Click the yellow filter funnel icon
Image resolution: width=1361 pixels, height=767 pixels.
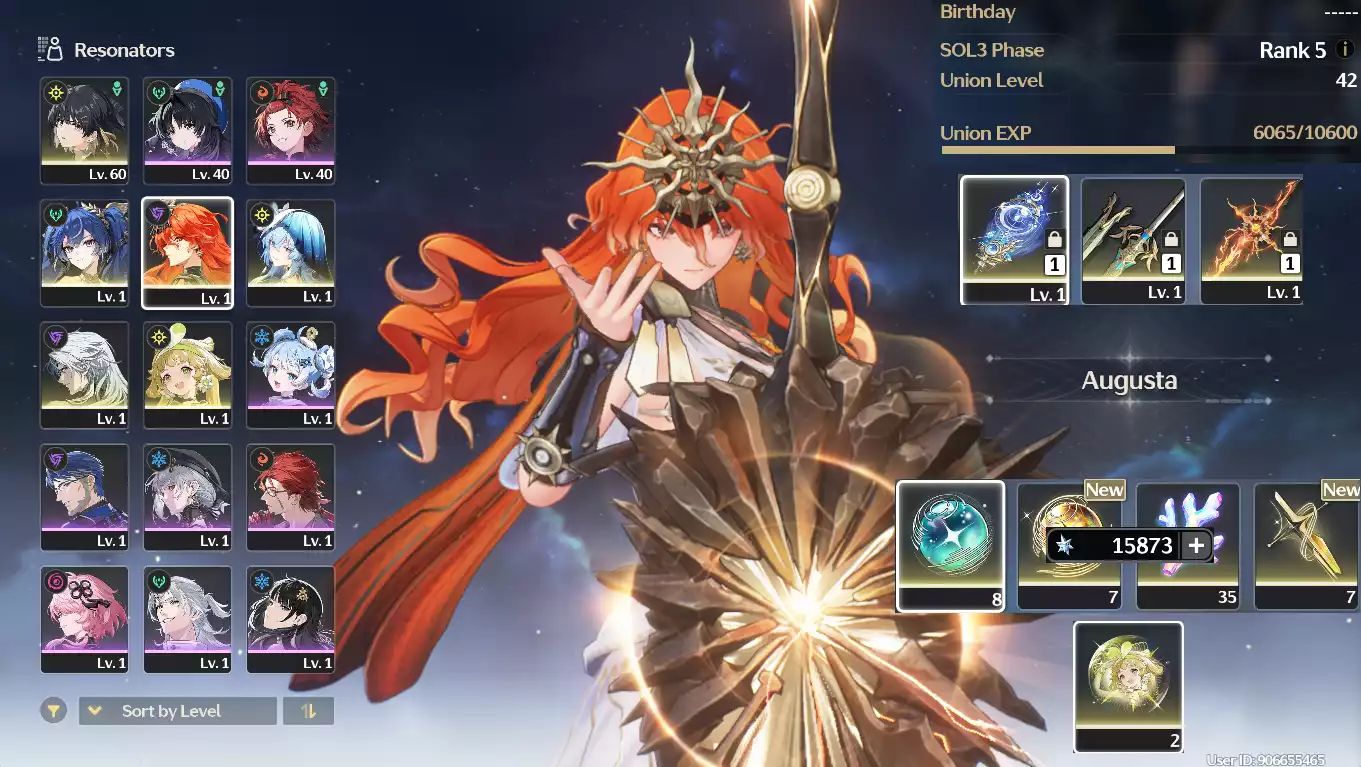pyautogui.click(x=54, y=711)
